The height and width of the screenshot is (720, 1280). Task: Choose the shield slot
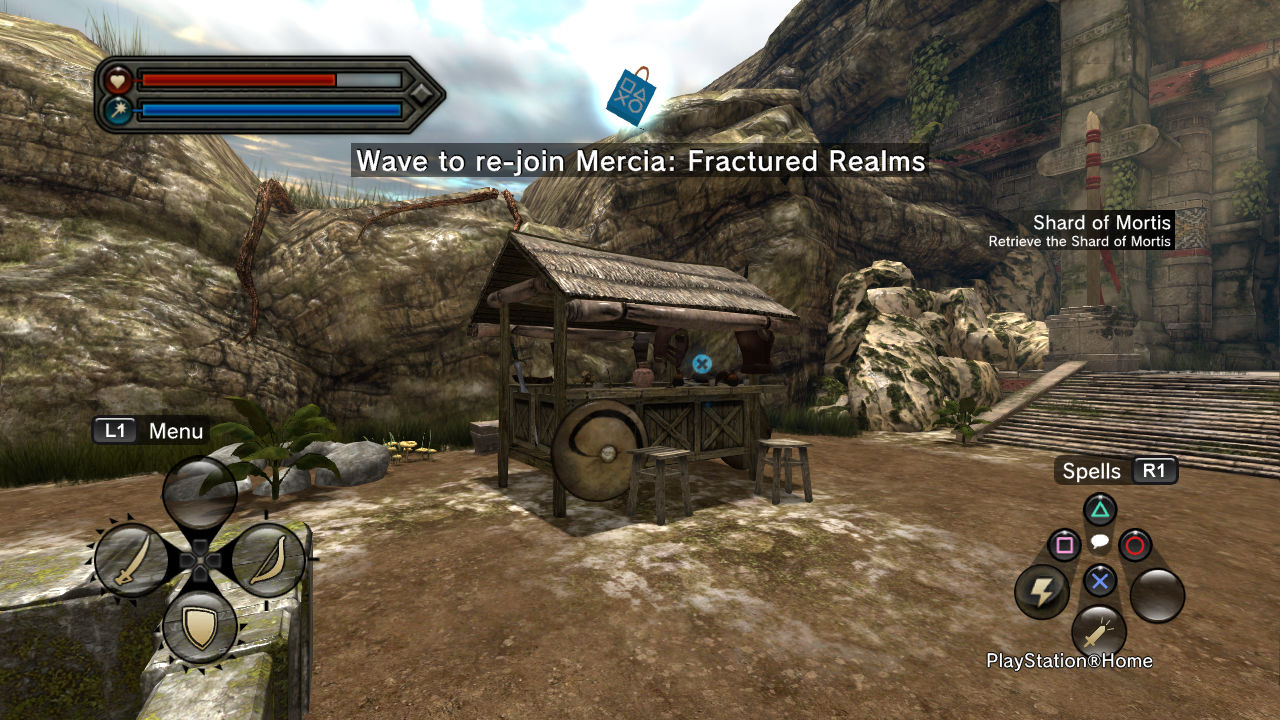[200, 627]
